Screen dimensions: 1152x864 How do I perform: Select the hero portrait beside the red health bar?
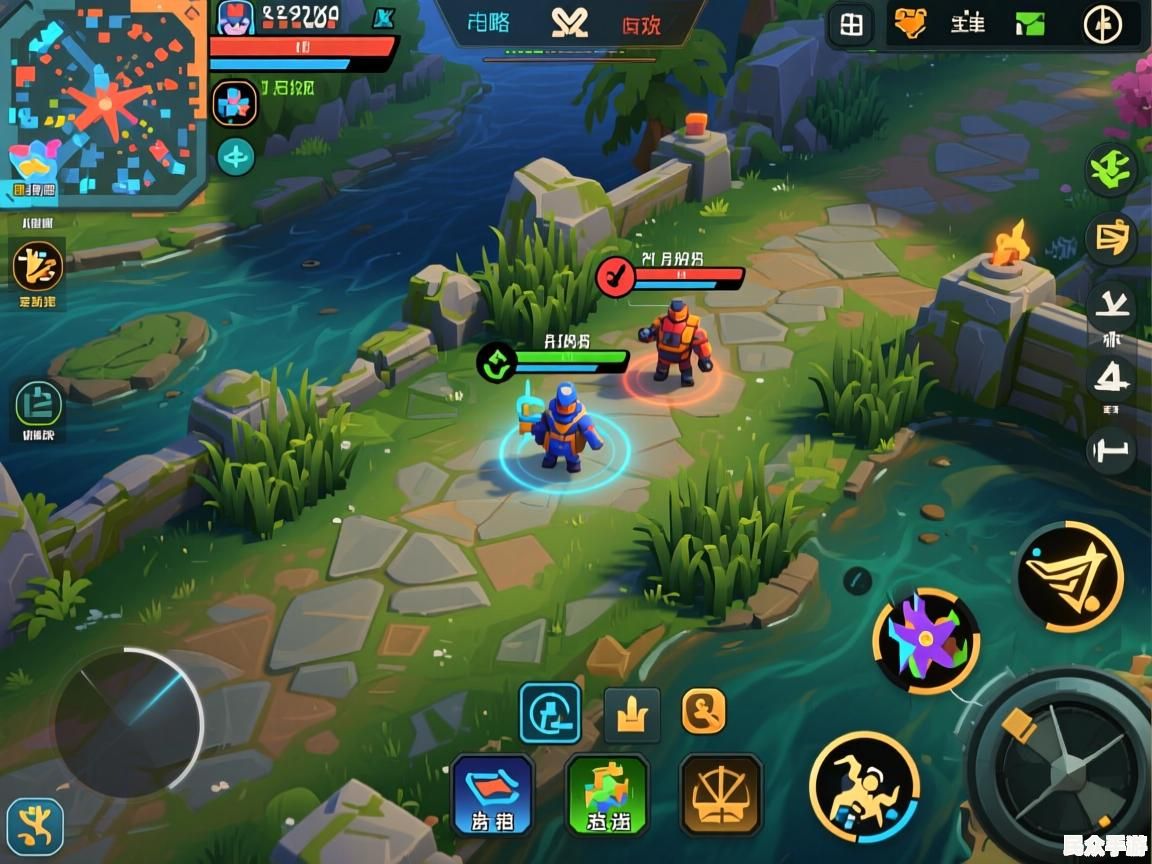click(x=236, y=18)
